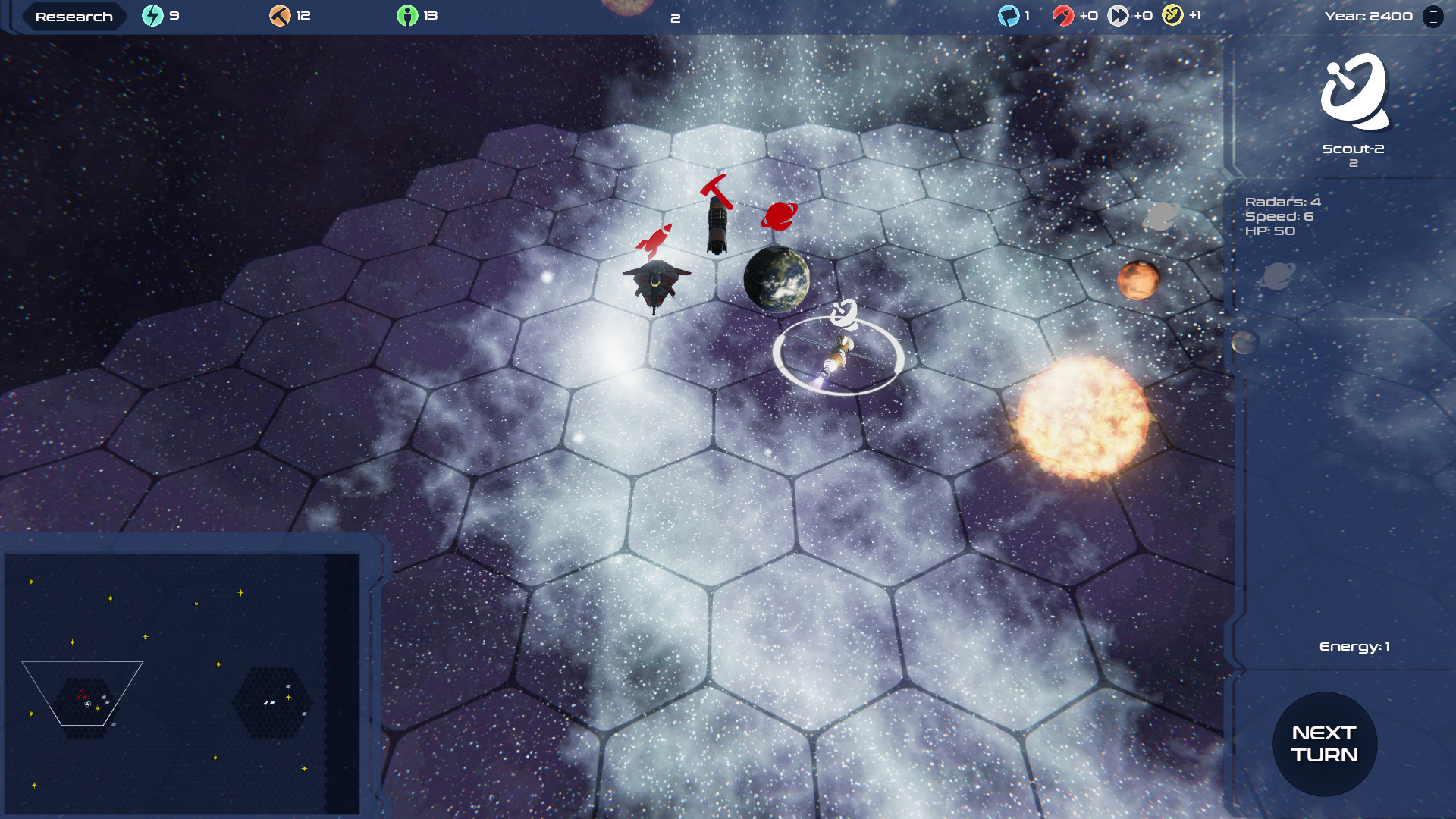
Task: Click the grey fast-forward speed icon
Action: coord(1118,16)
